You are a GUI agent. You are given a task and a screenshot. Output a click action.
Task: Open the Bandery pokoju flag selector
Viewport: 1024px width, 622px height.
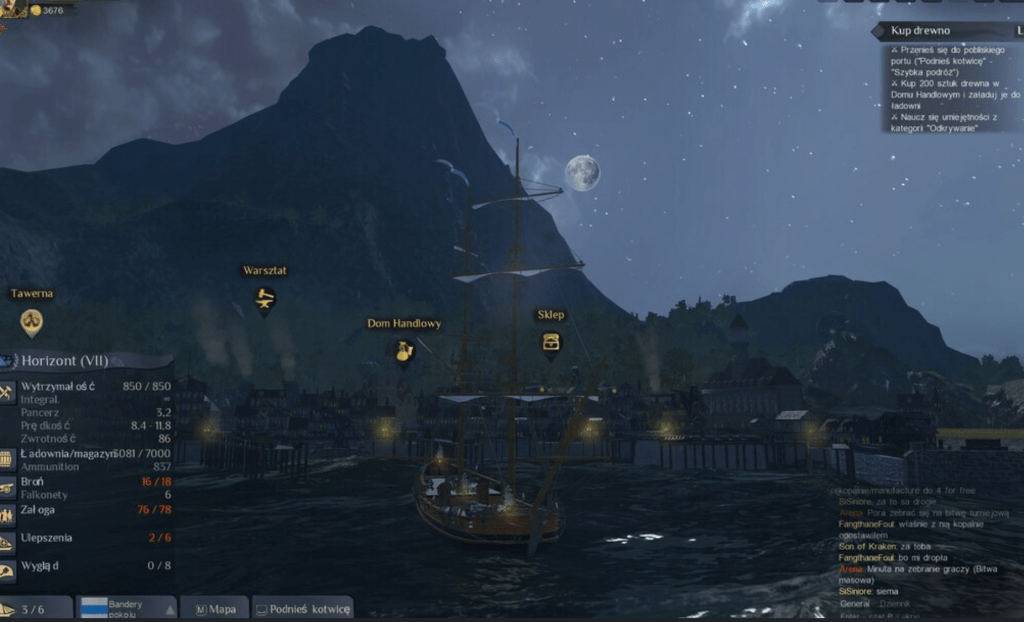pos(127,608)
